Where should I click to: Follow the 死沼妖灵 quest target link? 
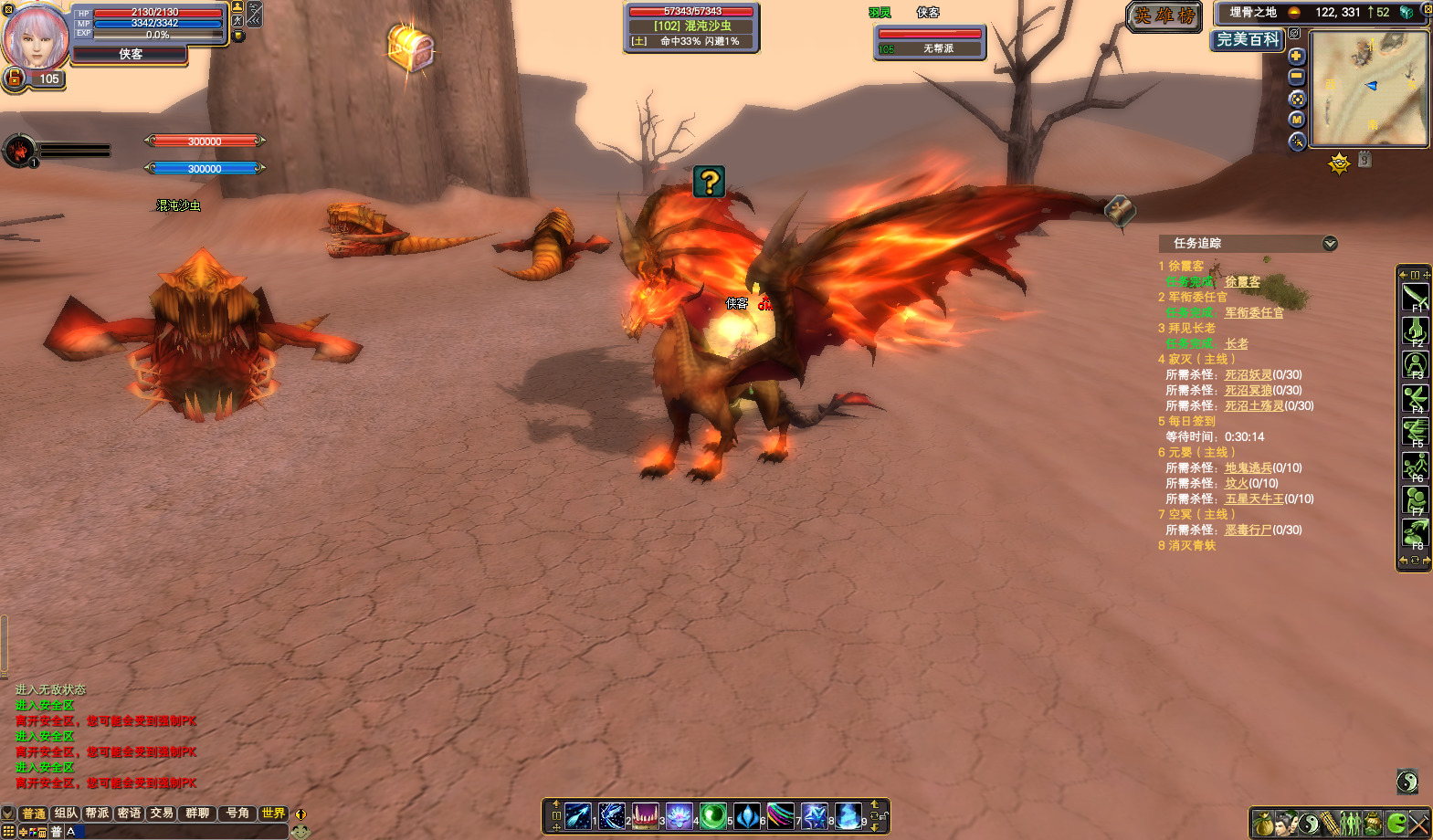coord(1249,374)
